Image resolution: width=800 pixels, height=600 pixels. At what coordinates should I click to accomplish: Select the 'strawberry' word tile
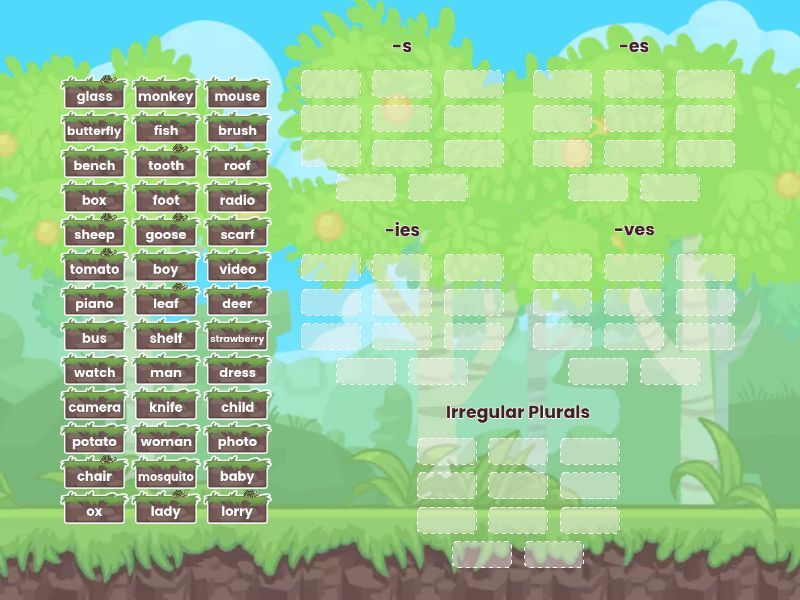tap(237, 338)
